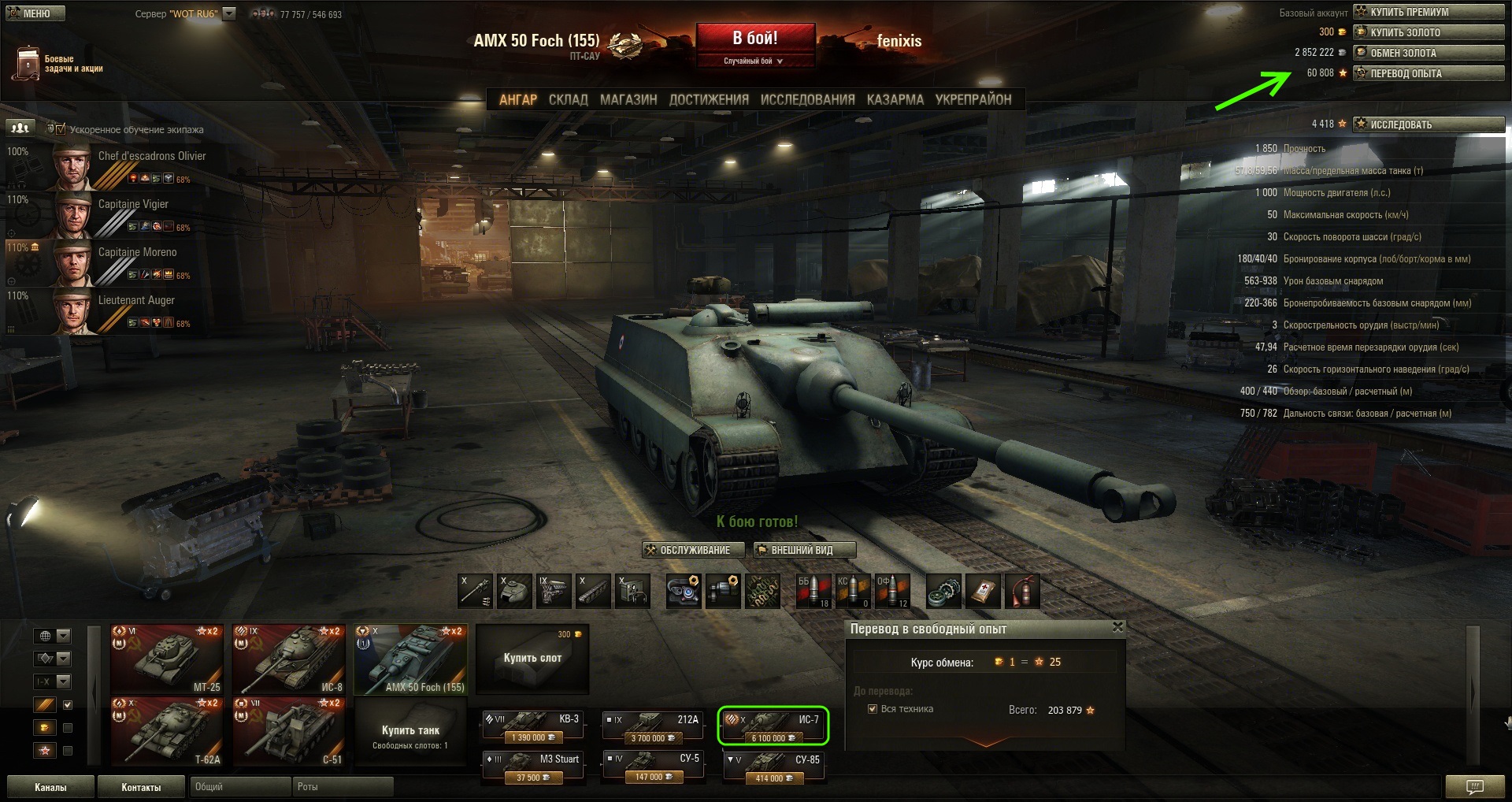The height and width of the screenshot is (802, 1512).
Task: Open ОБСЛУЖИВАНИЕ for the tank
Action: point(694,550)
